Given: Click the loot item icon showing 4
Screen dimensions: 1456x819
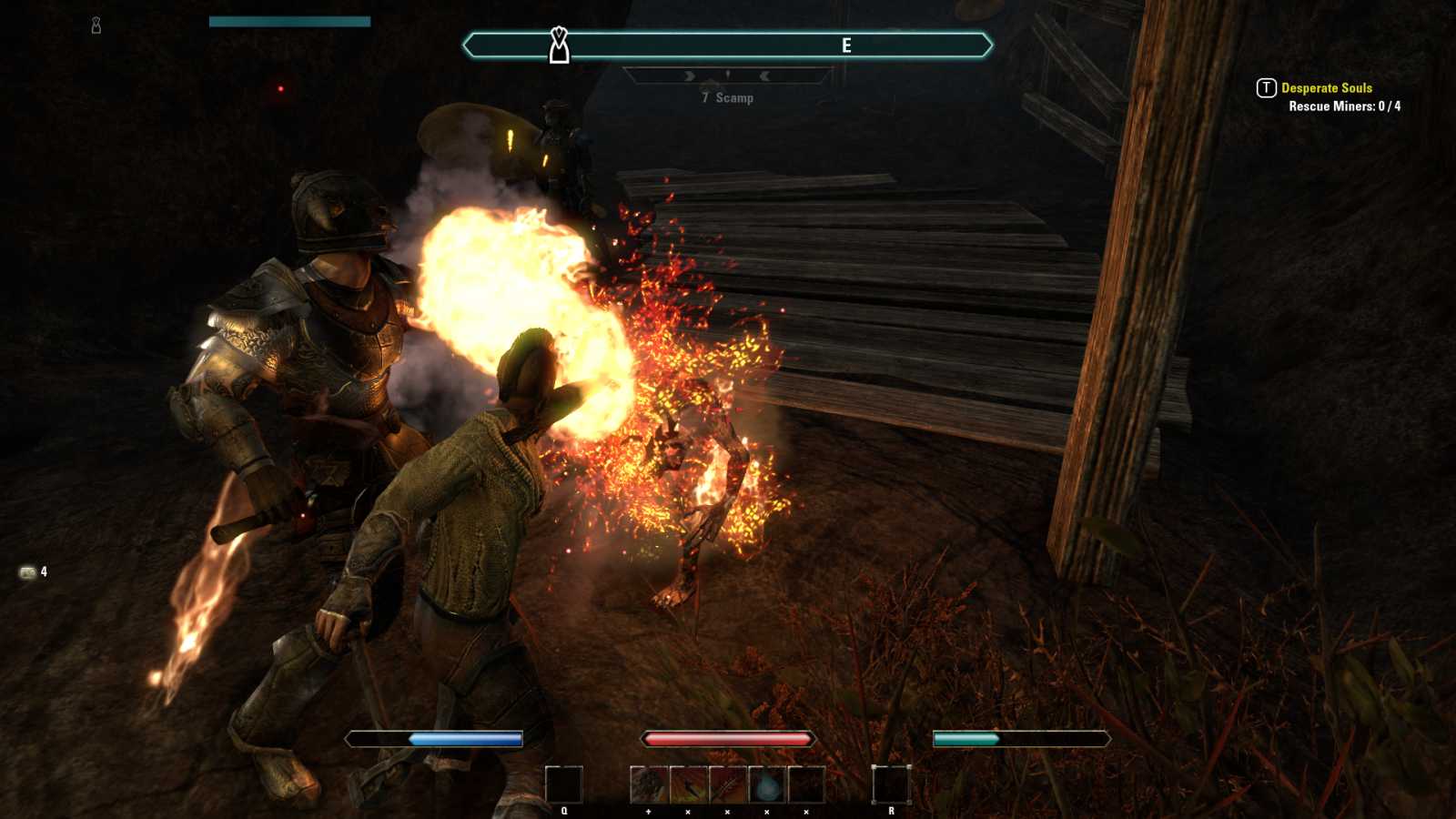Looking at the screenshot, I should 28,572.
